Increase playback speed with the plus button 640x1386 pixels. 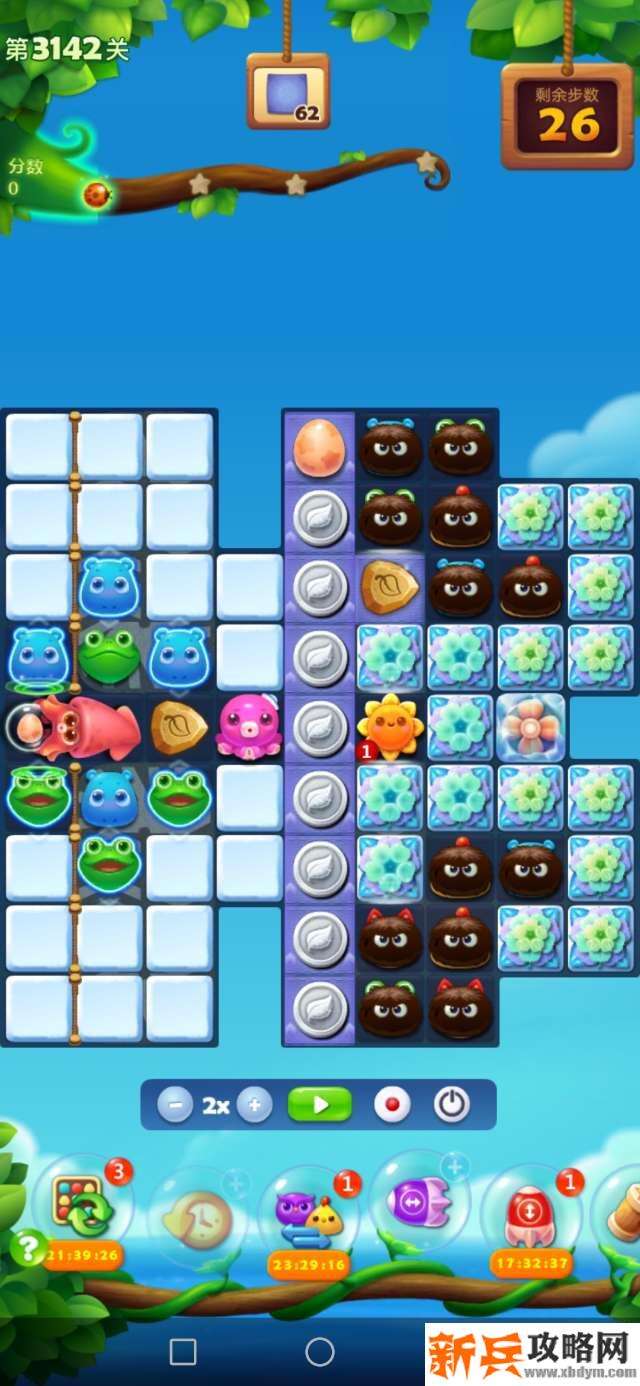click(254, 1105)
